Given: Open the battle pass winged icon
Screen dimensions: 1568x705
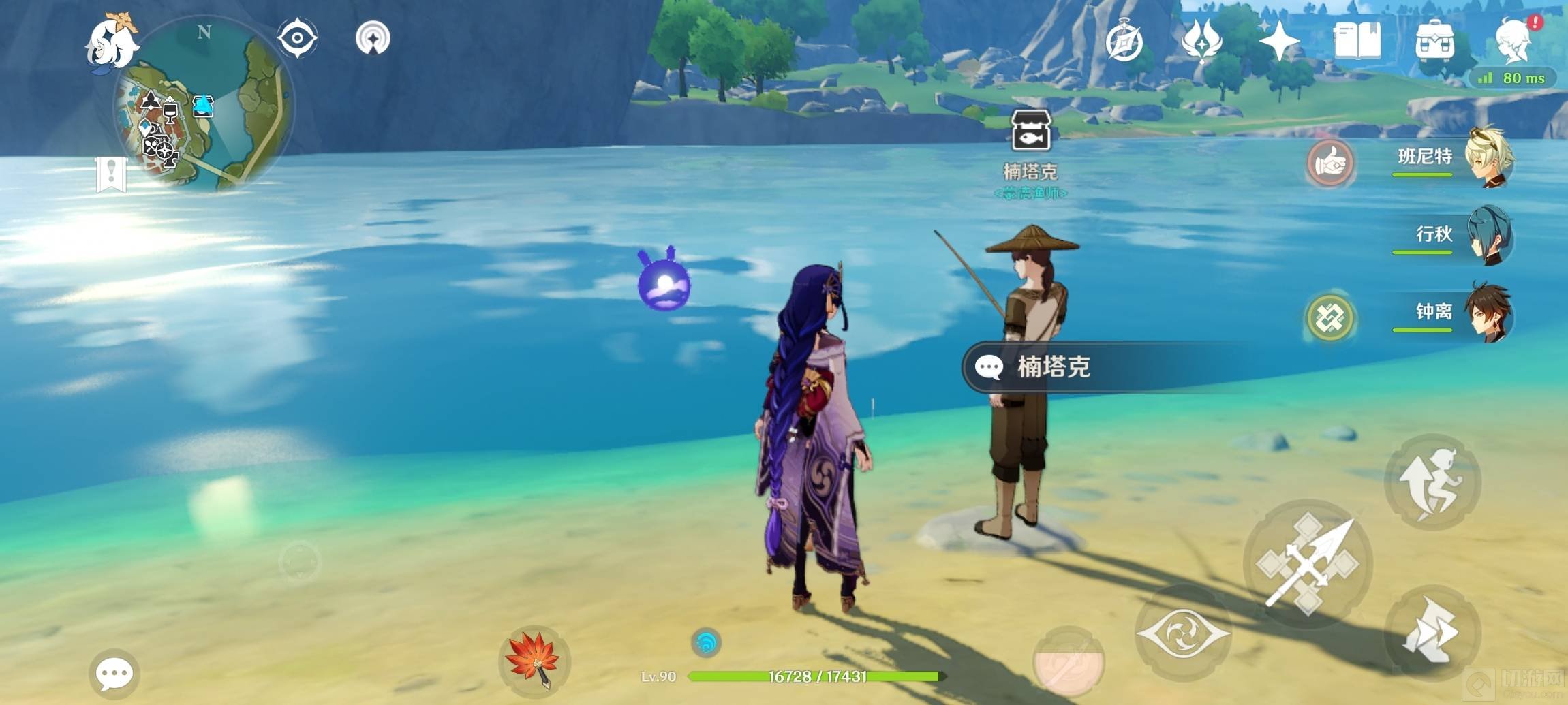Looking at the screenshot, I should [1201, 41].
